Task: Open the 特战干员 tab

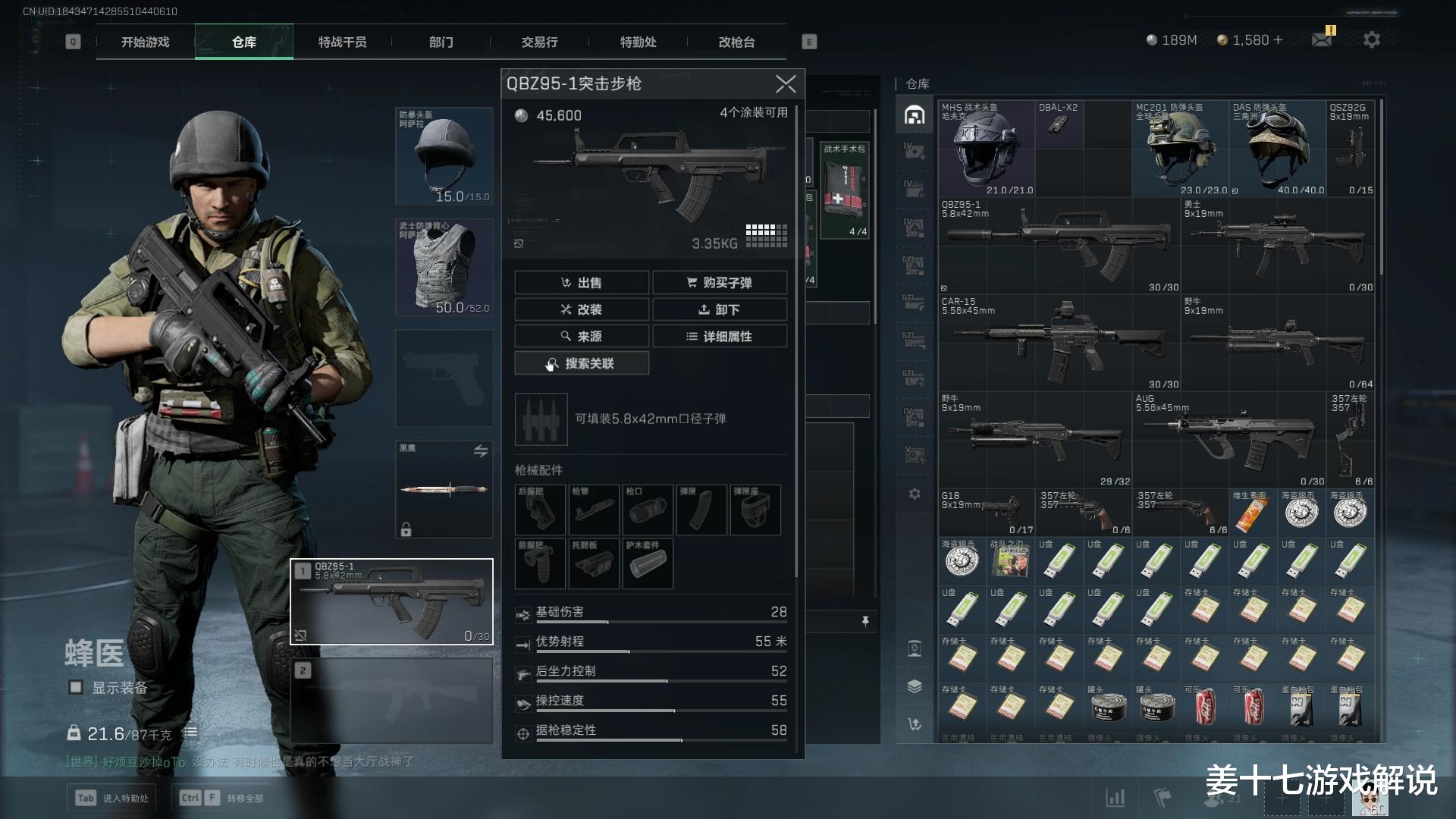Action: [342, 42]
